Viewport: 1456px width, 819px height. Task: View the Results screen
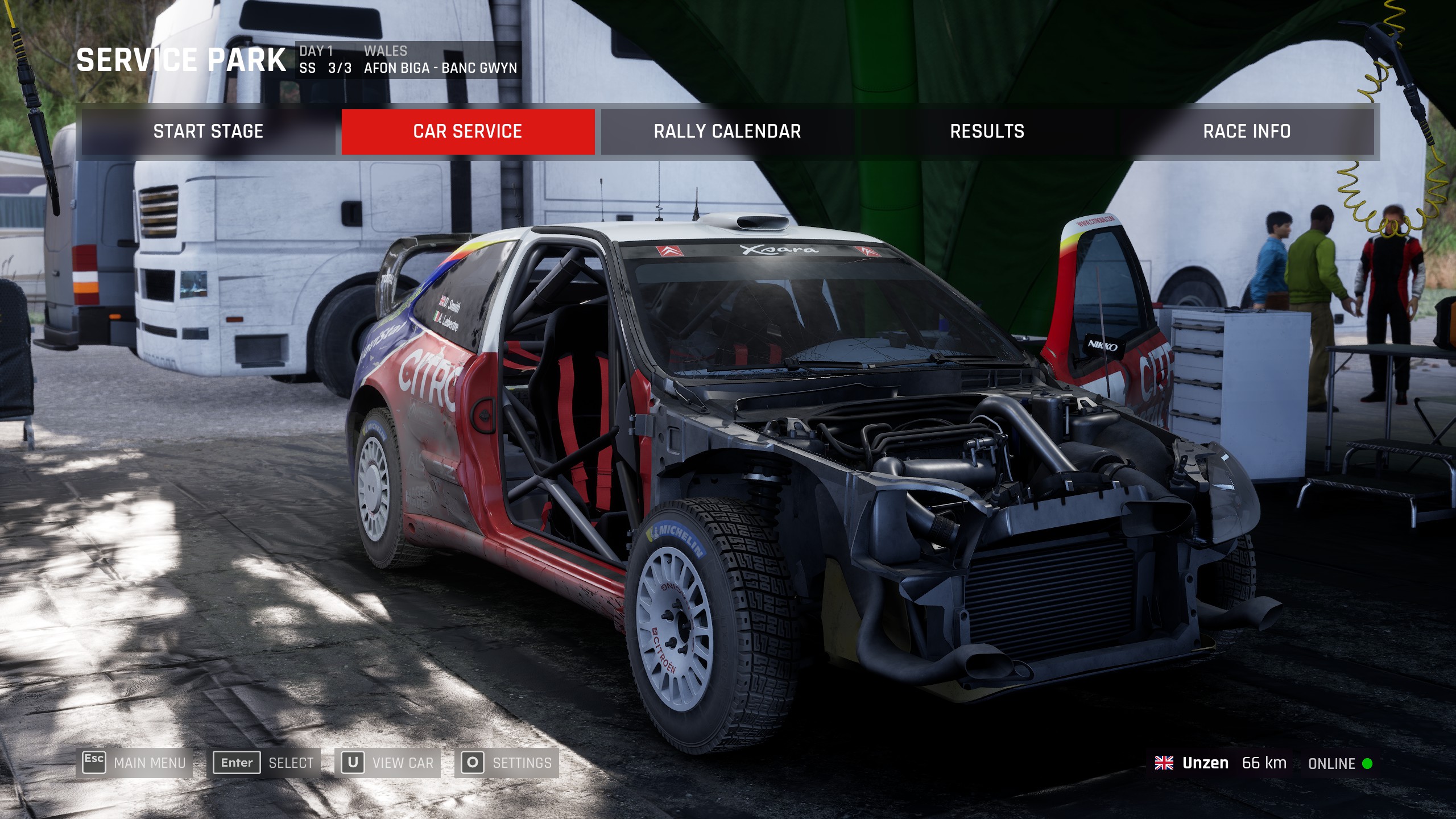coord(987,131)
